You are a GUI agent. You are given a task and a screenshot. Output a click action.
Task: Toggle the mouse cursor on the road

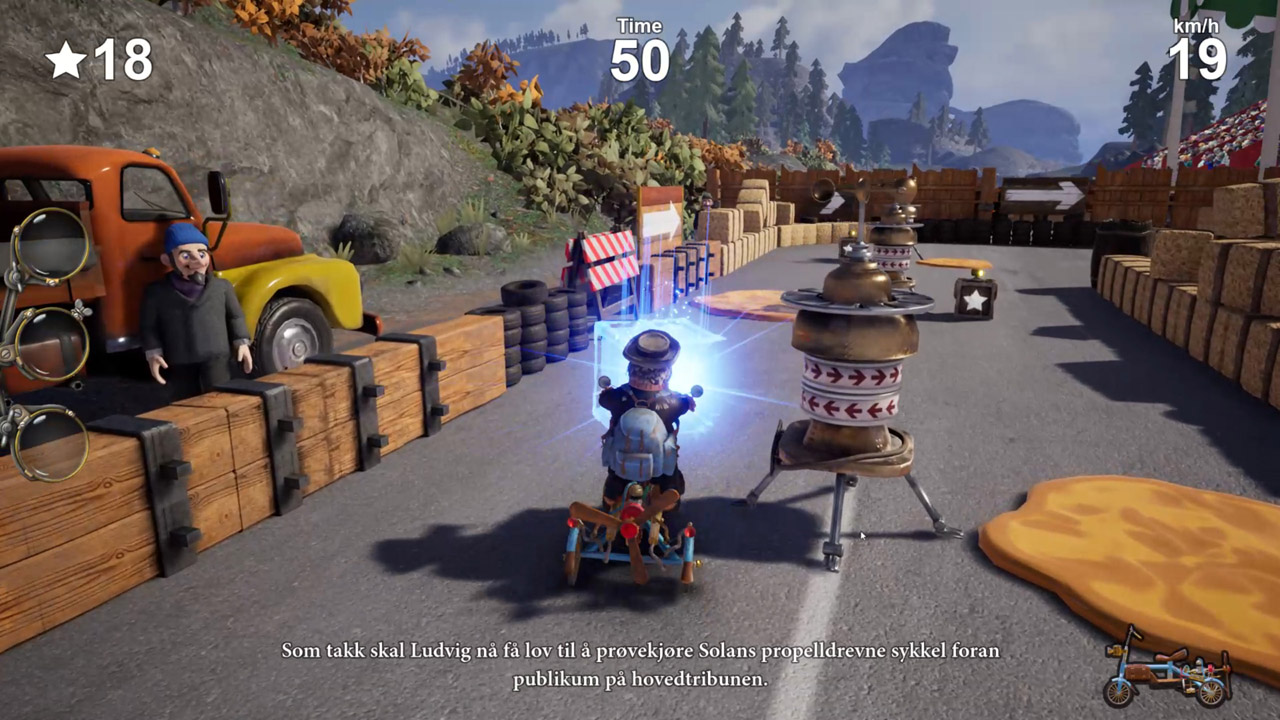tap(861, 538)
